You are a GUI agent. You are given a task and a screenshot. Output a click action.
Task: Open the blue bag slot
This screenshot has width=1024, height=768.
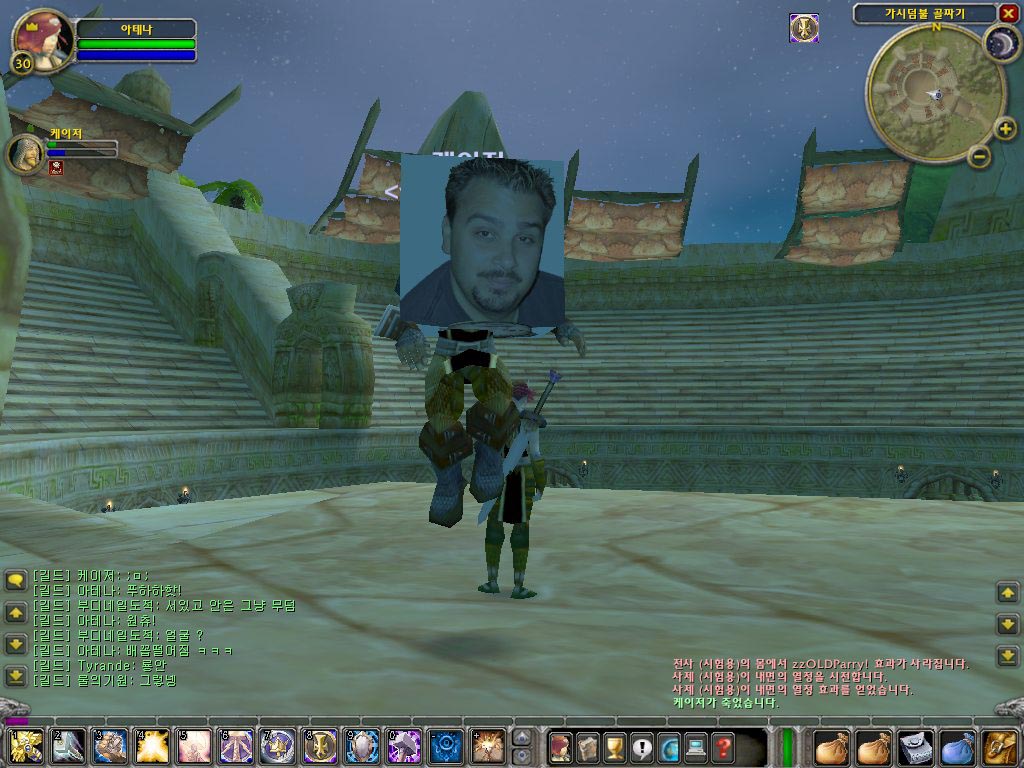957,747
